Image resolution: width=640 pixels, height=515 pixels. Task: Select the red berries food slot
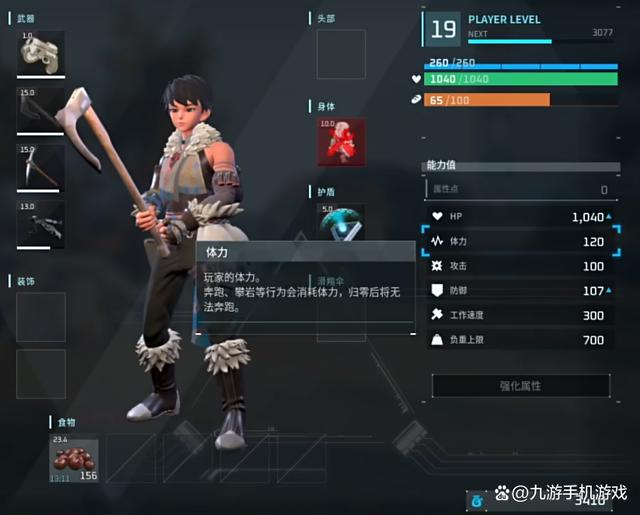[75, 457]
